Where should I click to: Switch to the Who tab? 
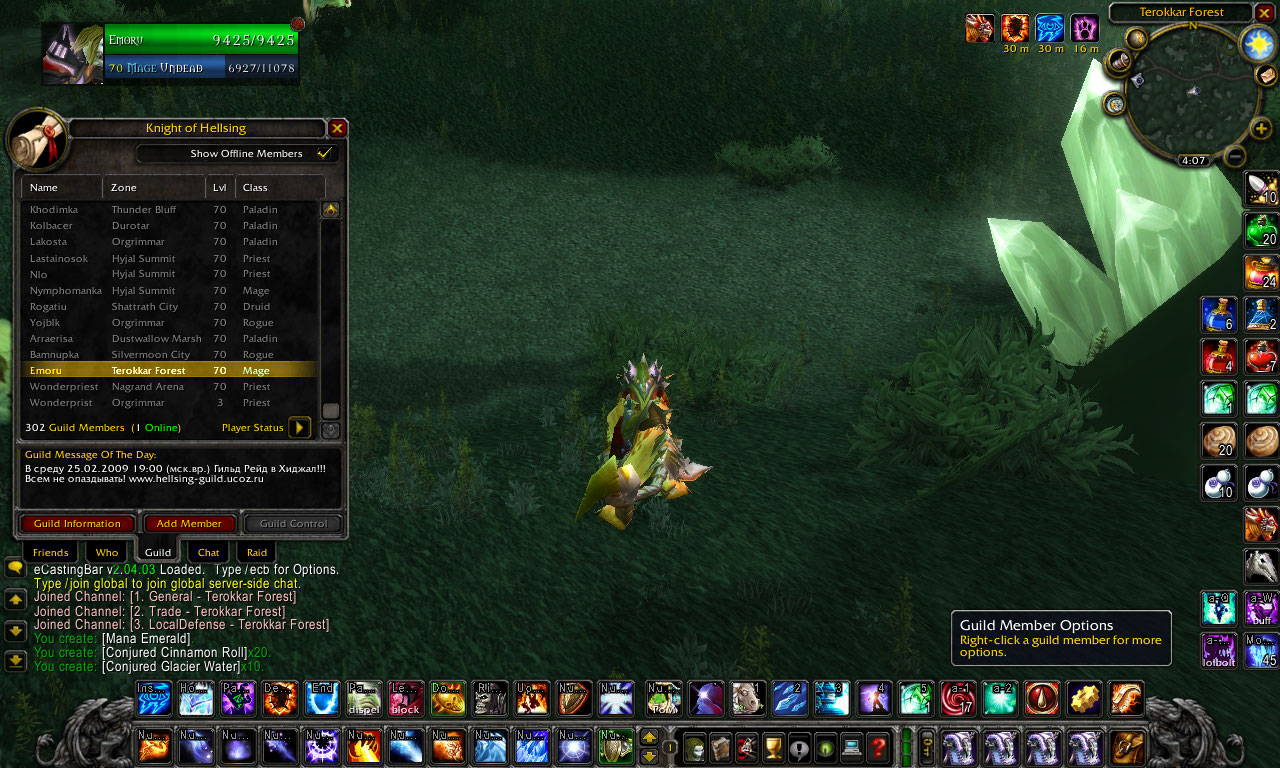(x=107, y=552)
